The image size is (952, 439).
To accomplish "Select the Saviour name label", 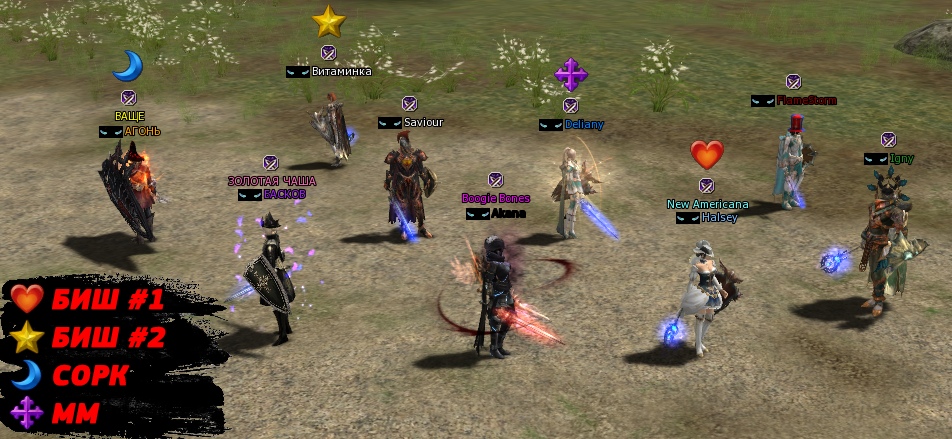I will coord(423,122).
